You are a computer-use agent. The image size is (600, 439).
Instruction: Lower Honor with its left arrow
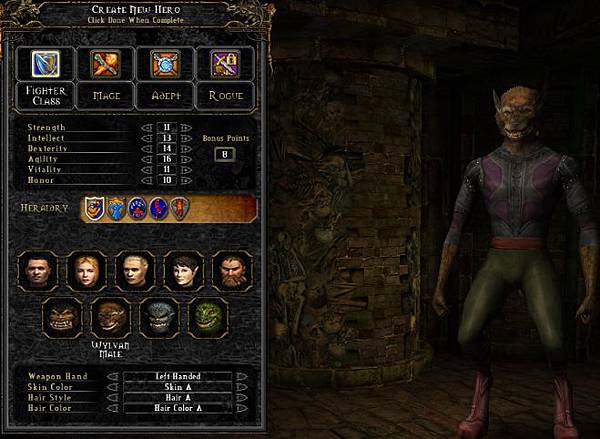(x=145, y=182)
